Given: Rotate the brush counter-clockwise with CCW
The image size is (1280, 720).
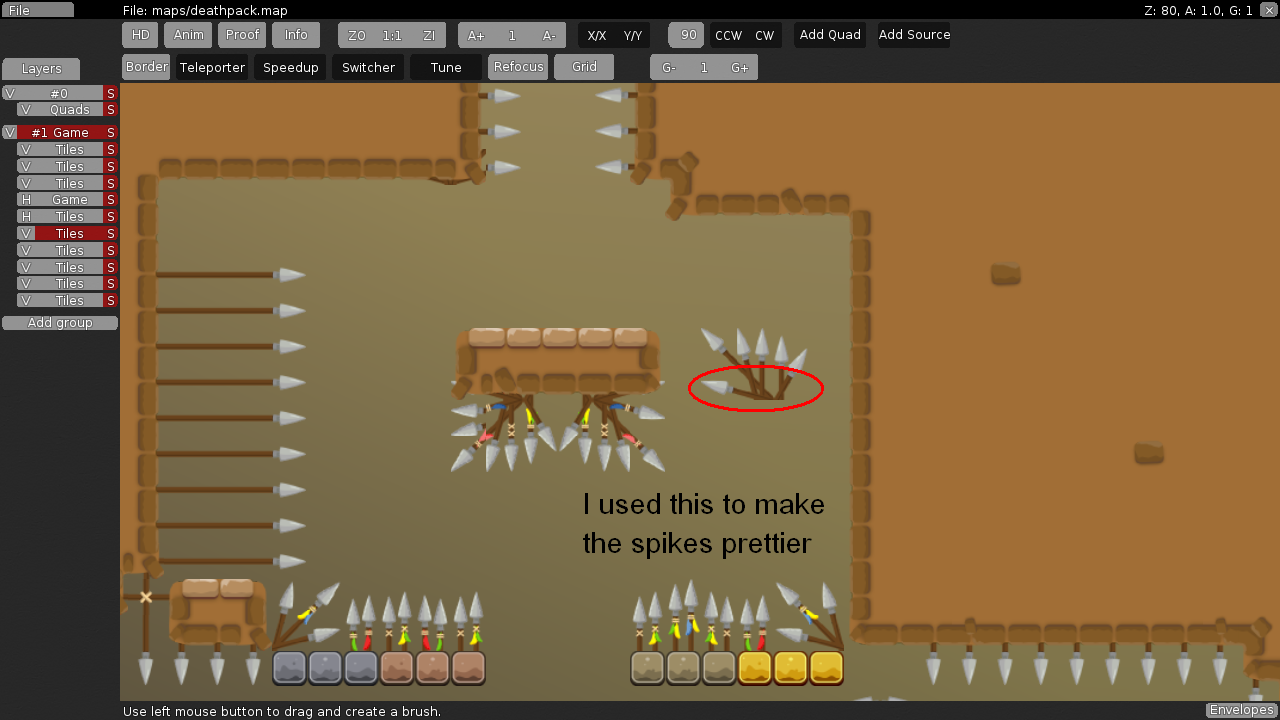Looking at the screenshot, I should tap(727, 35).
